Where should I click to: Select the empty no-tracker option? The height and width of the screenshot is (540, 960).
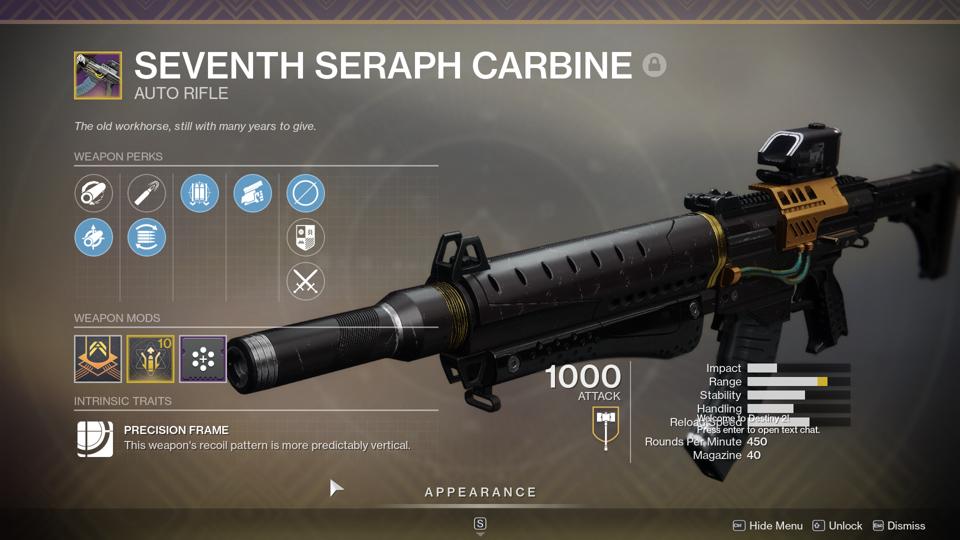[x=305, y=193]
